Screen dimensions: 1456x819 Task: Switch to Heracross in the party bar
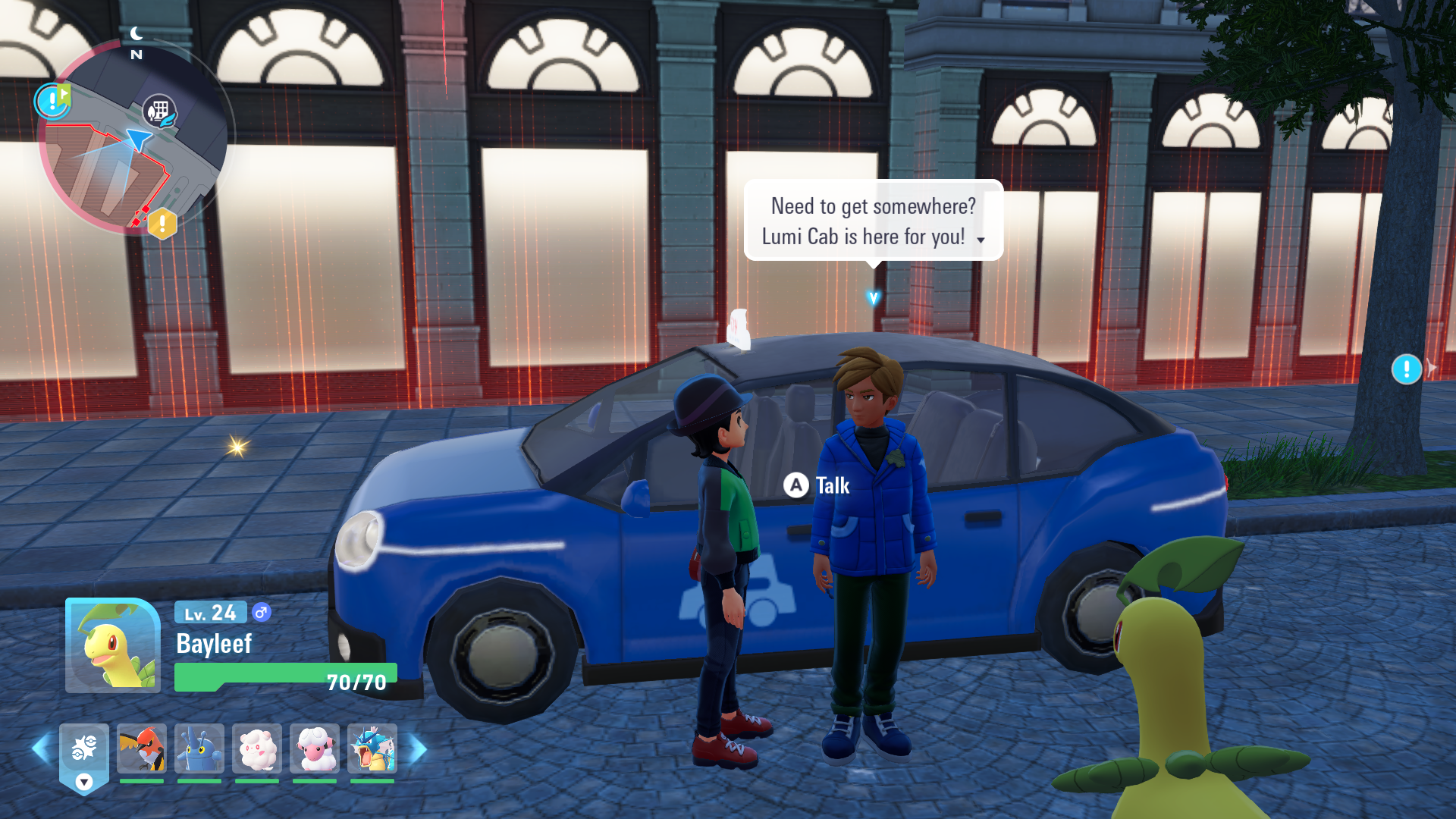pos(199,749)
